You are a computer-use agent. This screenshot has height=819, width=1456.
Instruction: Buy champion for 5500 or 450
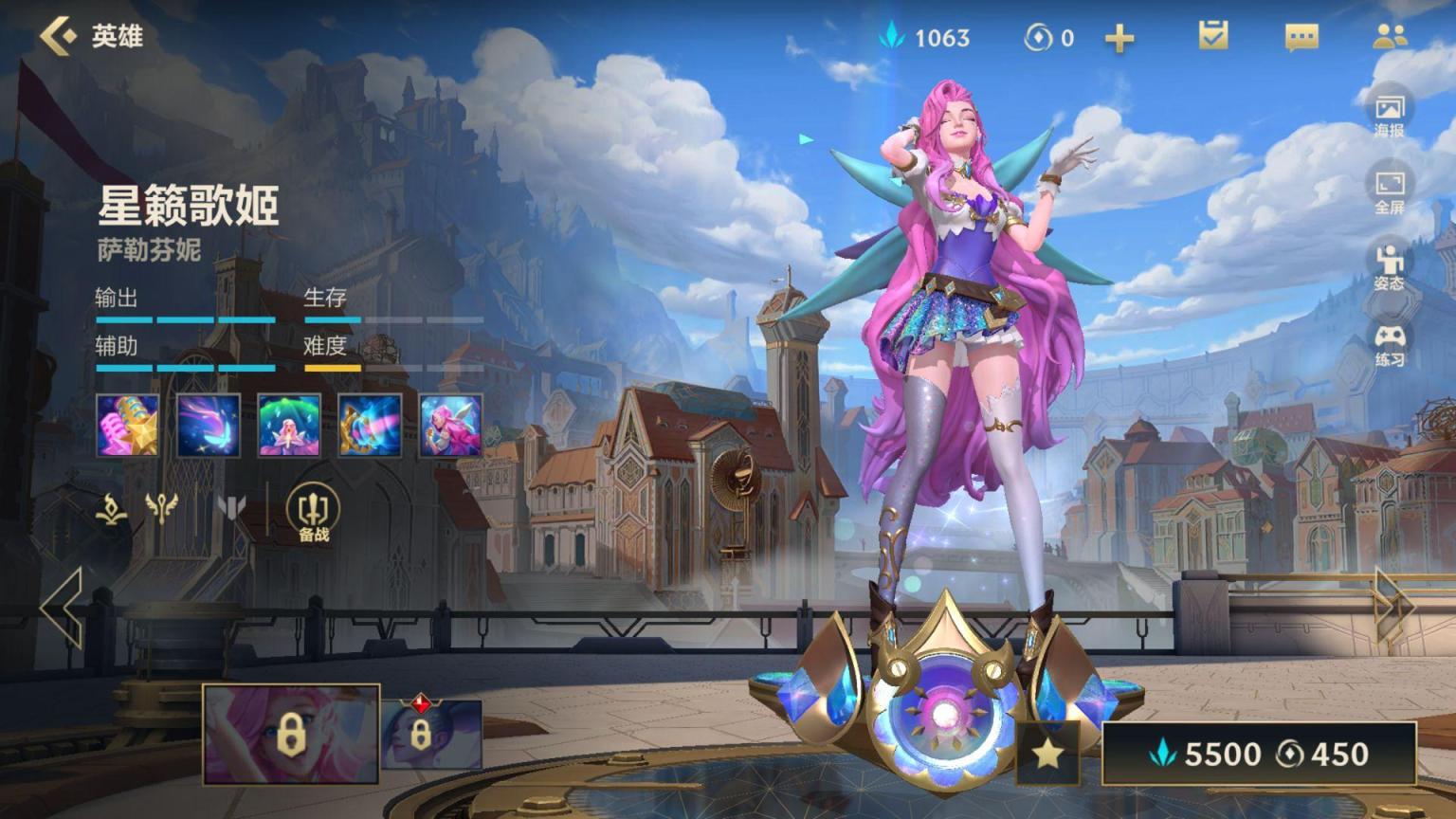[1259, 754]
